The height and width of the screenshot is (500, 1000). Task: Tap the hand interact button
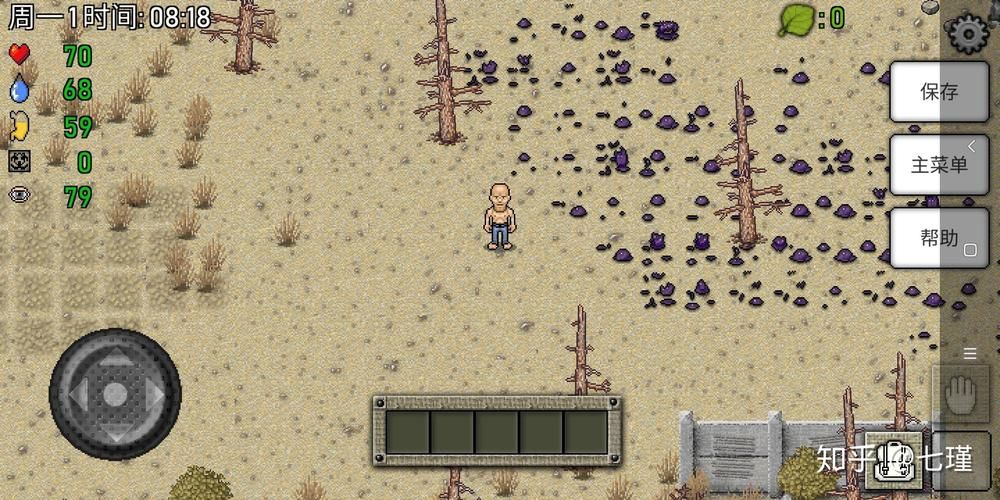point(960,393)
